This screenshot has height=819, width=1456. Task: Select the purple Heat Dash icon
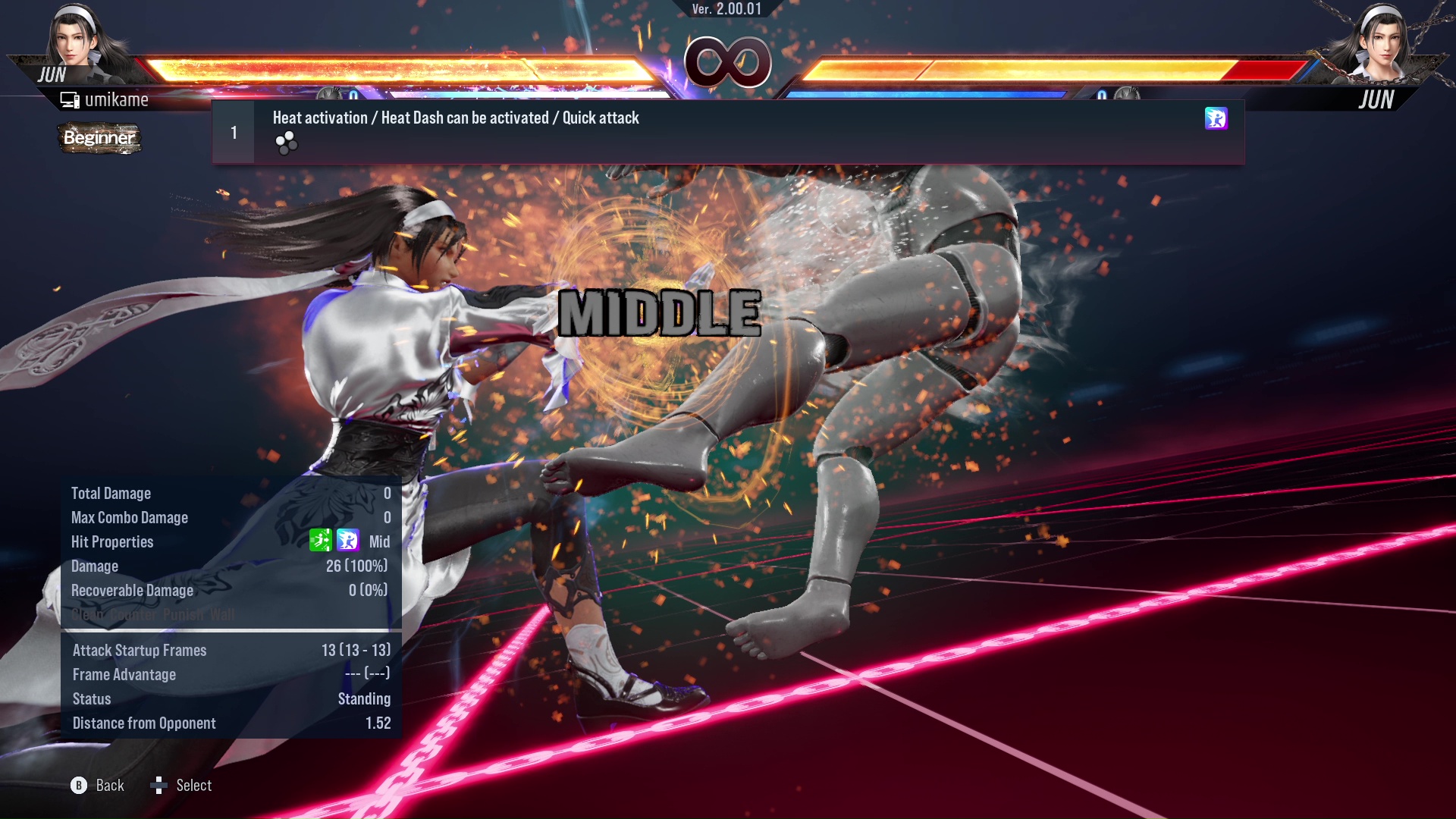[x=1216, y=119]
